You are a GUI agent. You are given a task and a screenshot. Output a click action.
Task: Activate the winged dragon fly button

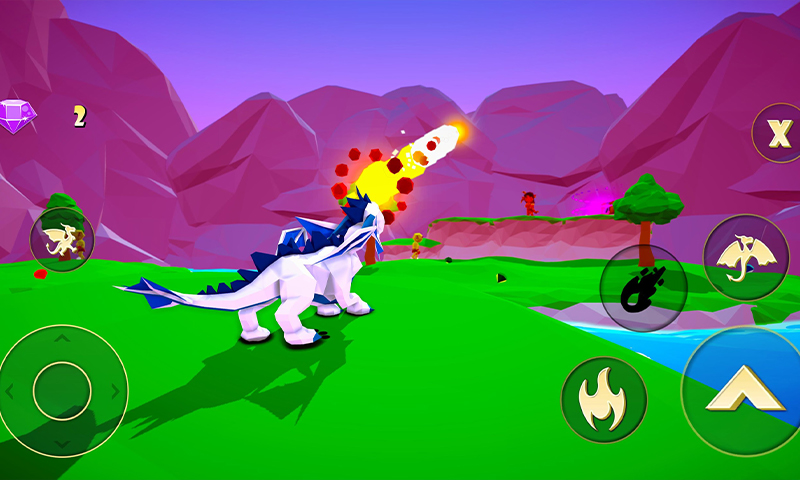coord(746,257)
